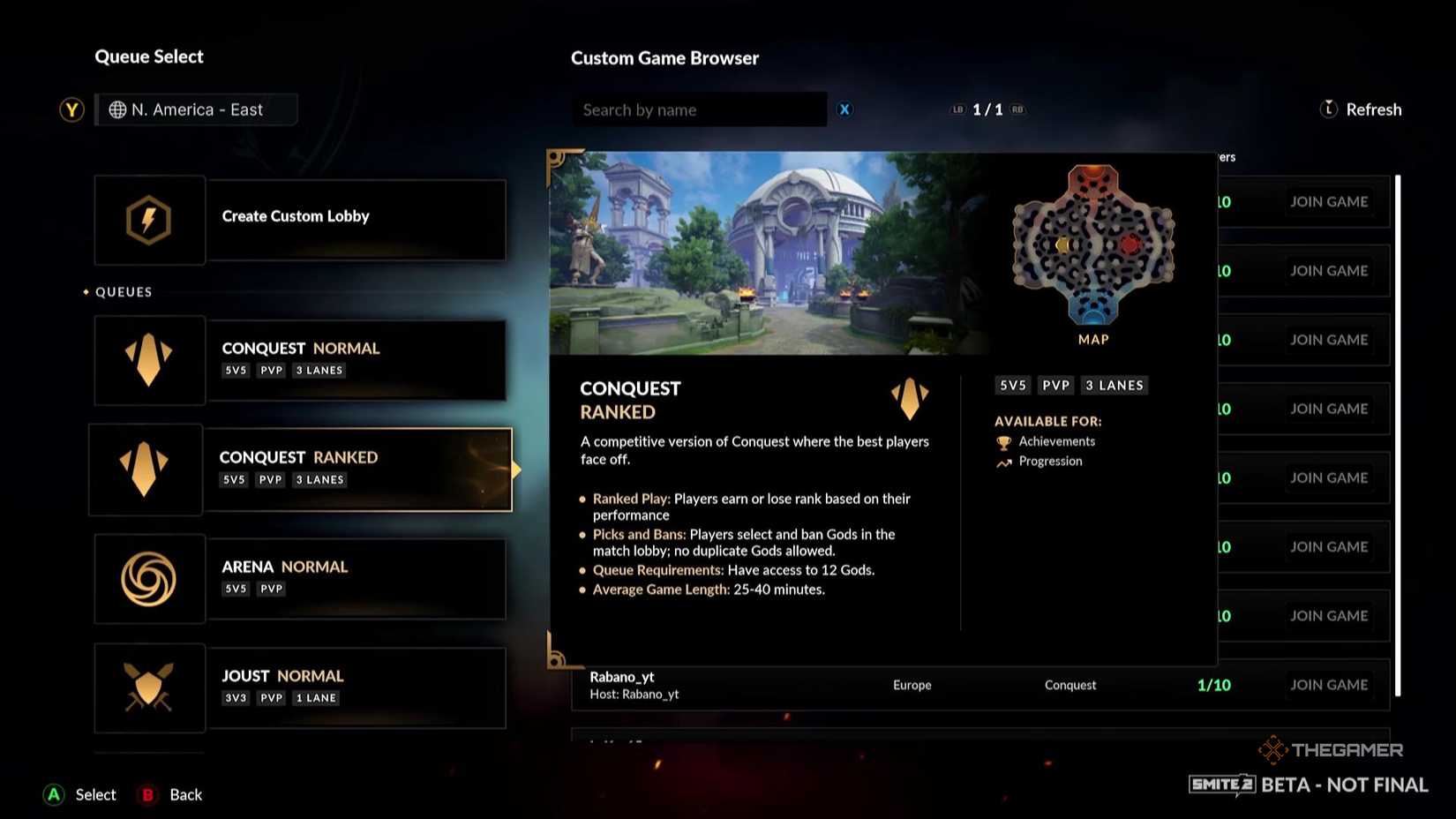
Task: Click the X to clear the search field
Action: [844, 109]
